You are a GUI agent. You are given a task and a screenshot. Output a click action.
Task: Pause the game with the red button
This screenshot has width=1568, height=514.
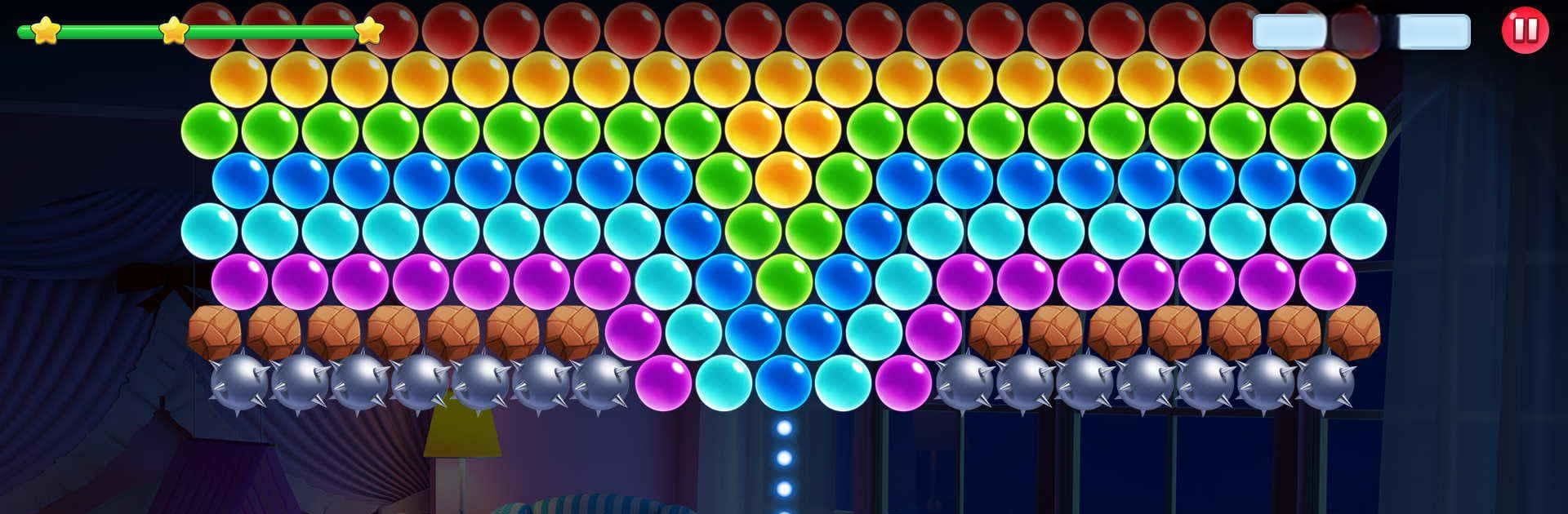coord(1524,31)
